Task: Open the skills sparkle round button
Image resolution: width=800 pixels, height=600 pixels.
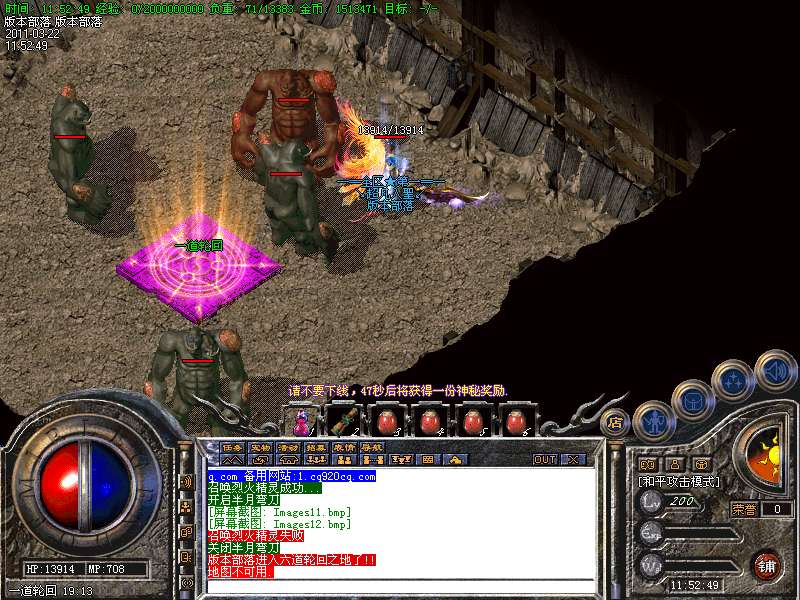Action: (732, 381)
